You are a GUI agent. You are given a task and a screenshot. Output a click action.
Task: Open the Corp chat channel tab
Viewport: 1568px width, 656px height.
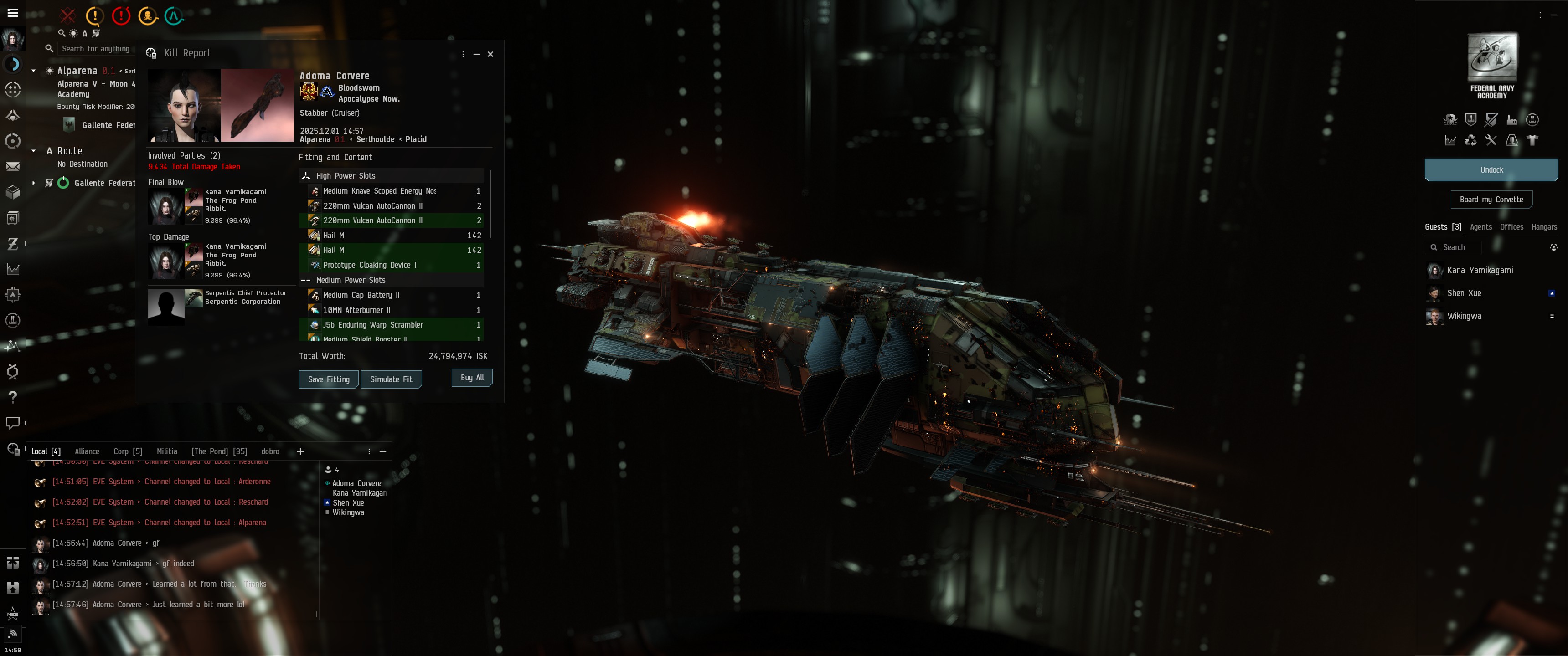[127, 451]
